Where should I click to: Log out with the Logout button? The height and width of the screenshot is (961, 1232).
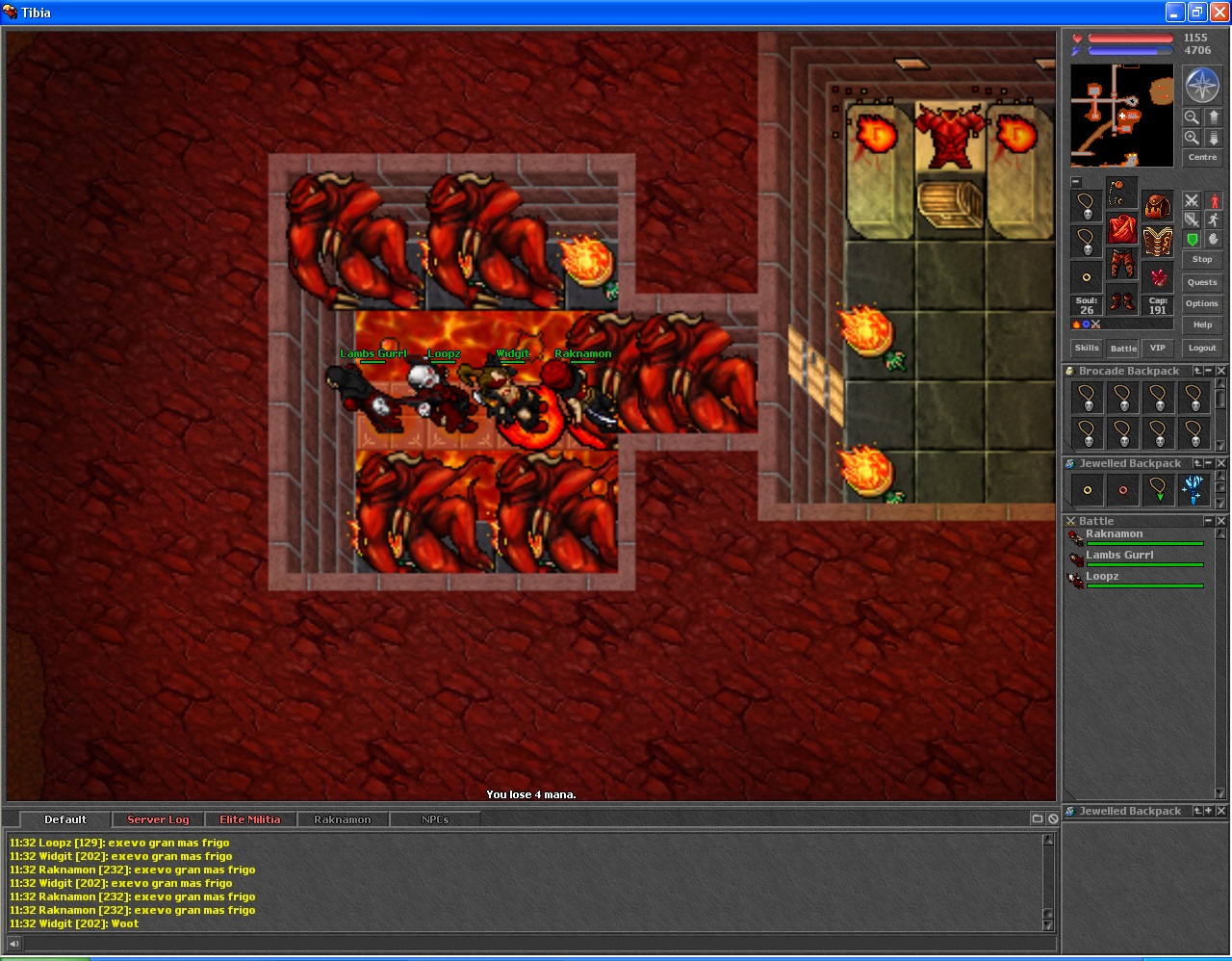1202,348
